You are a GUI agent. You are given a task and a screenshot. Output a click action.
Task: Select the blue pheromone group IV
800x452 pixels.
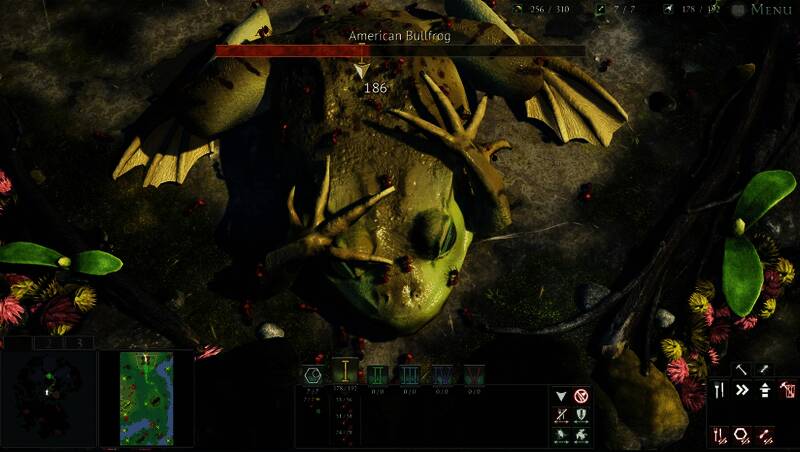(441, 374)
